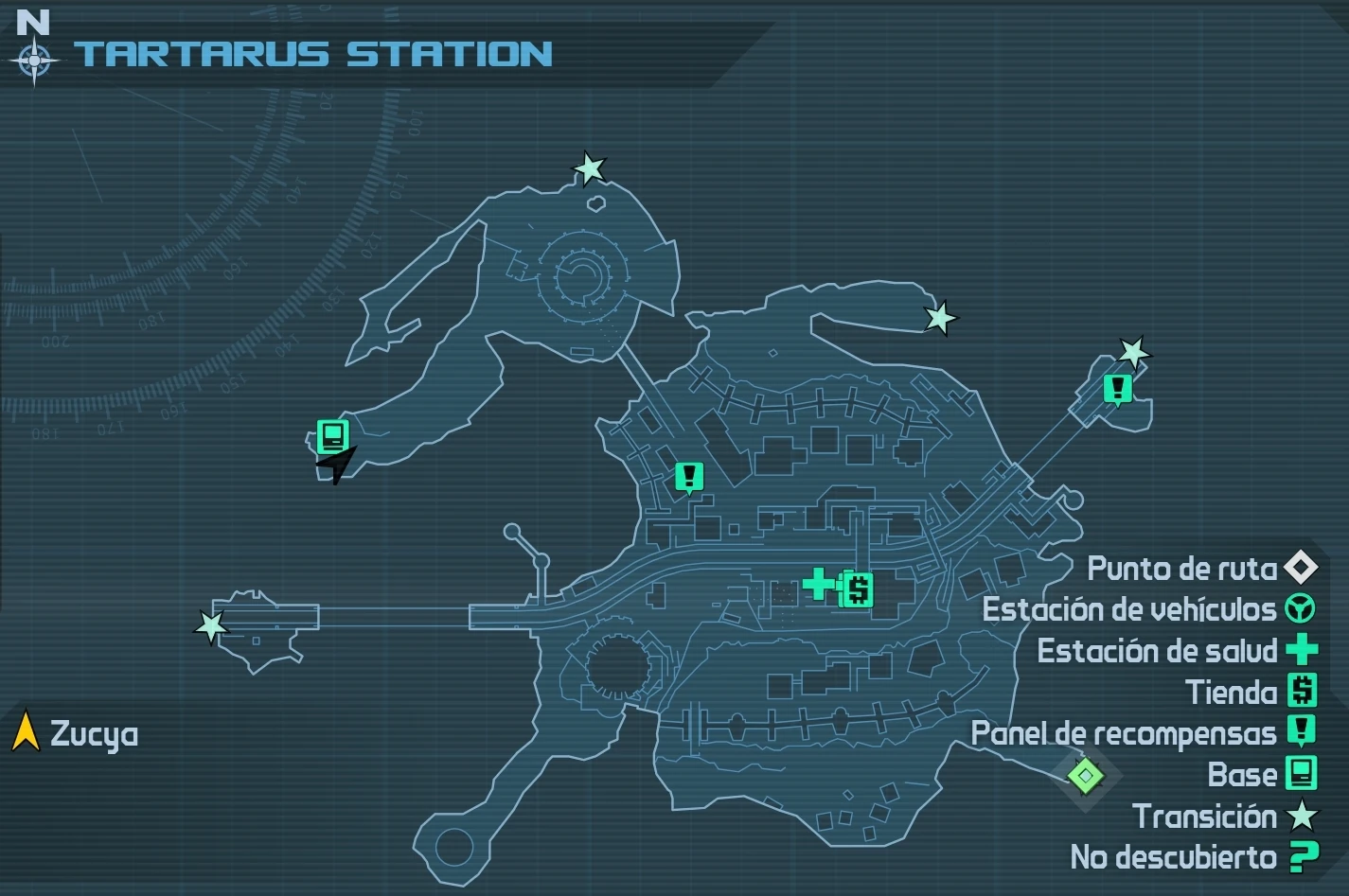Image resolution: width=1349 pixels, height=896 pixels.
Task: Open the Panel de recompensas marker near center
Action: (688, 478)
